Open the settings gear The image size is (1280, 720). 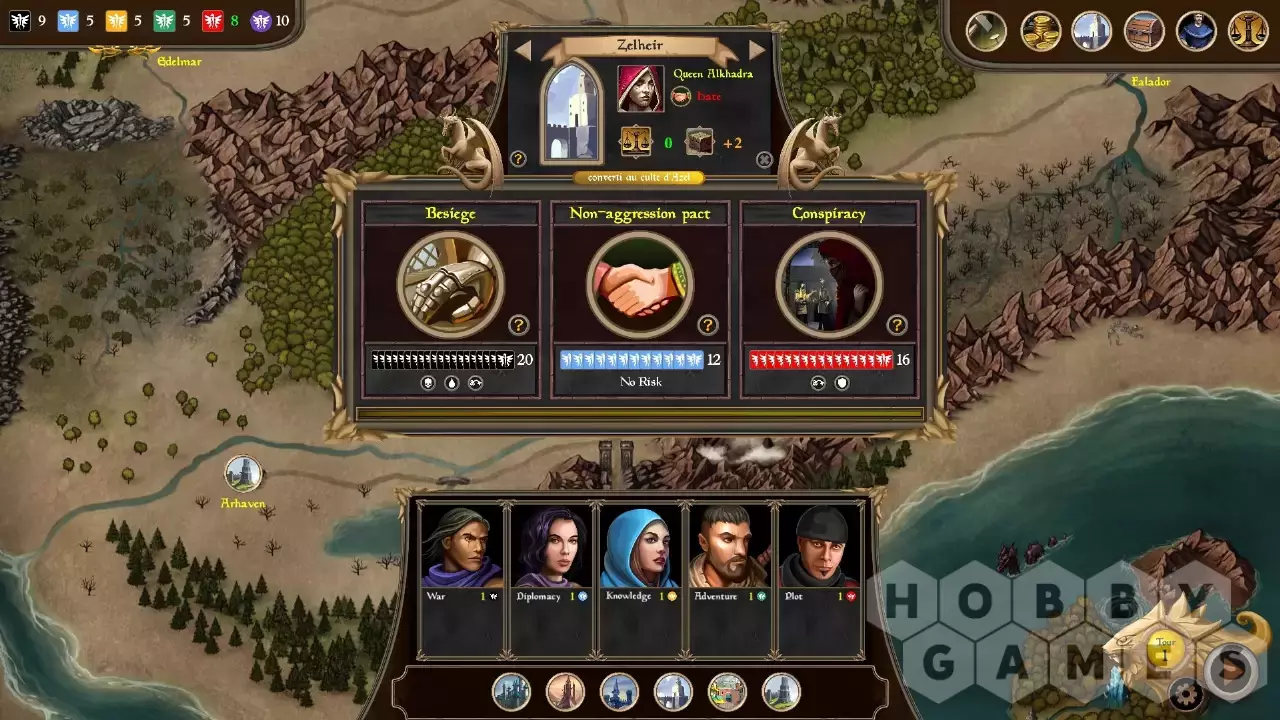tap(1187, 692)
